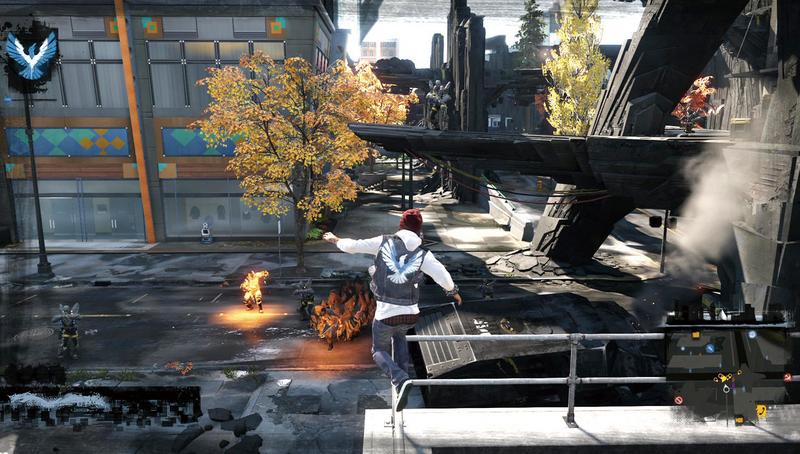This screenshot has height=454, width=800.
Task: Click the blue eagle karma emblem
Action: coord(31,56)
